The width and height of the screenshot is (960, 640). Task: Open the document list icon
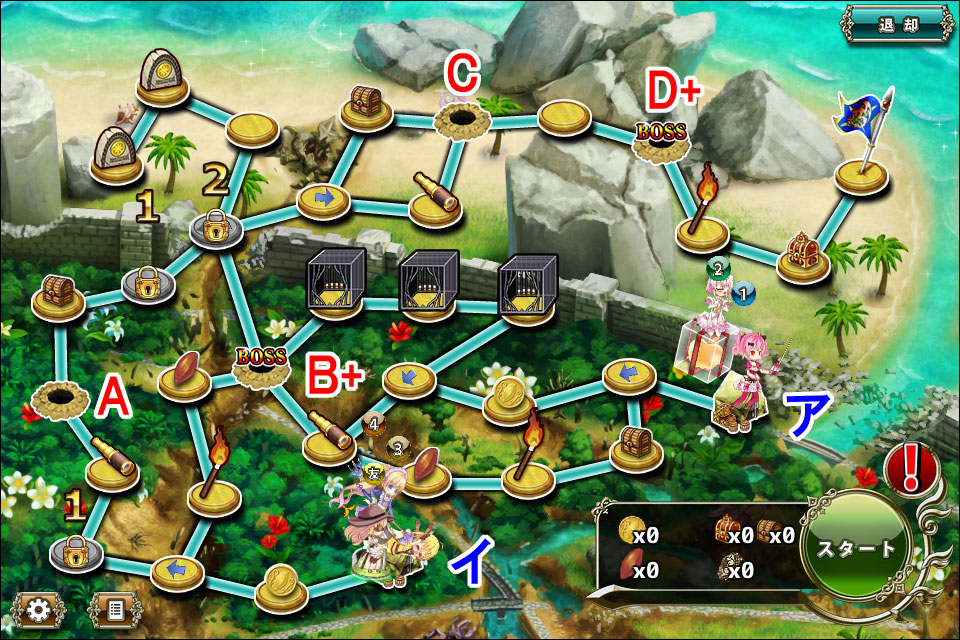[x=115, y=608]
